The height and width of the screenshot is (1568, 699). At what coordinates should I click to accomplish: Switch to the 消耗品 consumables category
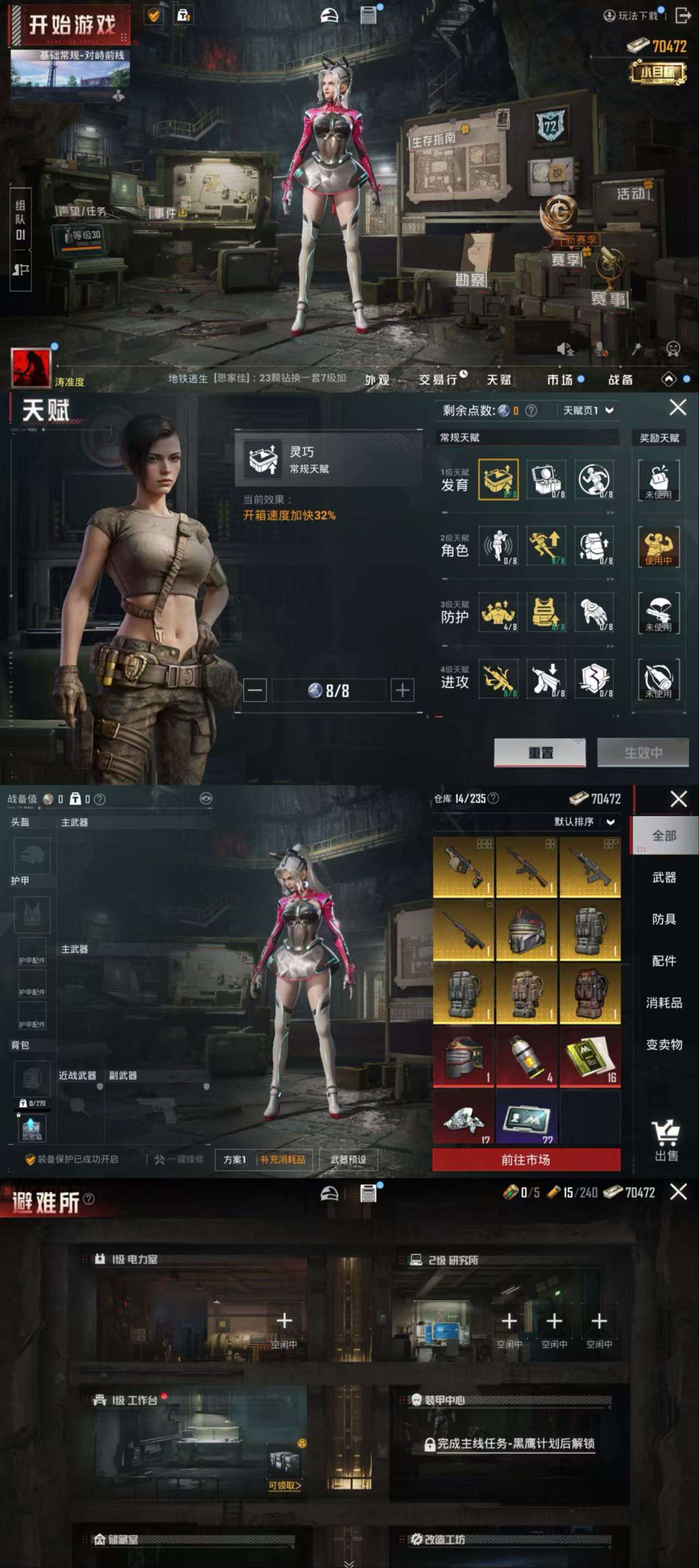[x=663, y=1003]
